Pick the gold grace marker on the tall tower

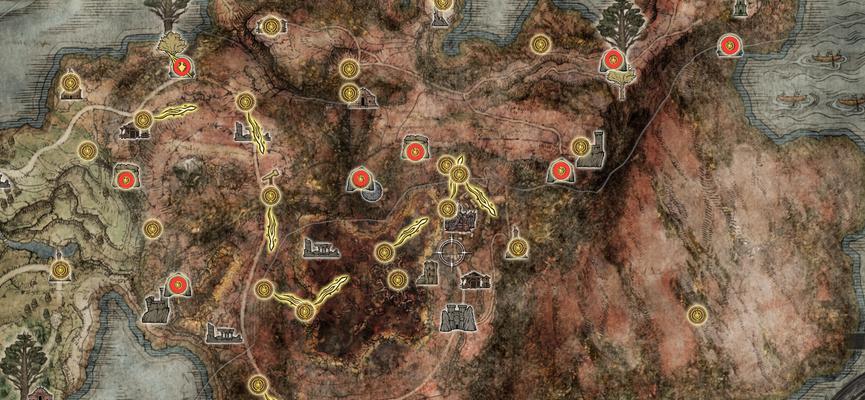click(581, 147)
